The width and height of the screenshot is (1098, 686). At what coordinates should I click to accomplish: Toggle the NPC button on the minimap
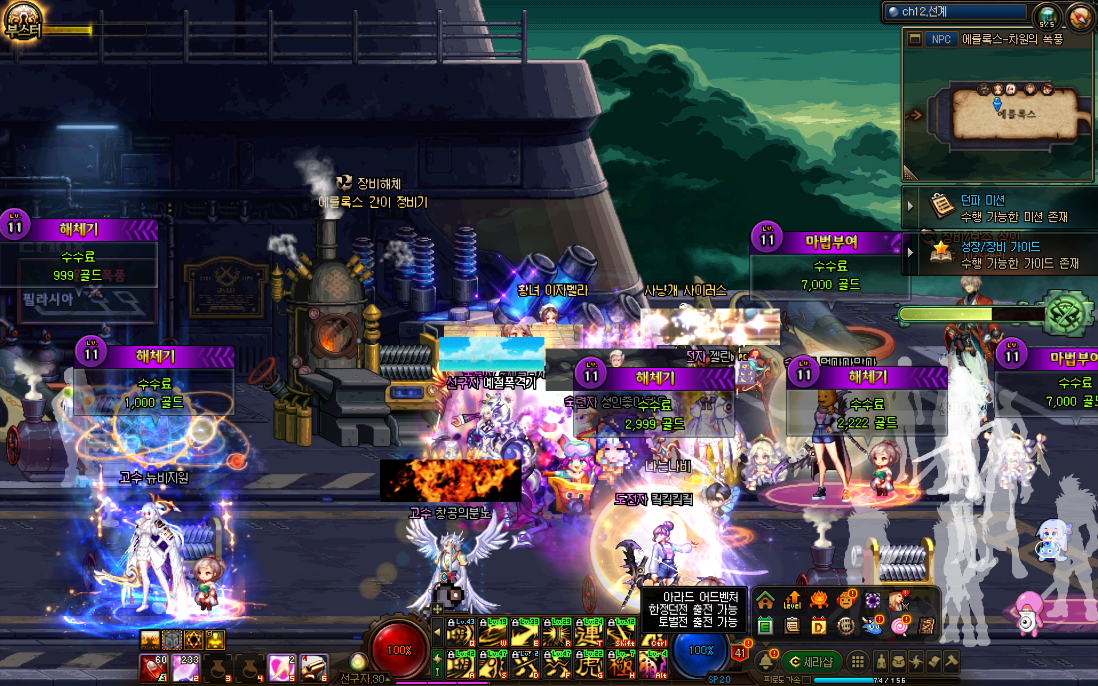click(x=940, y=39)
